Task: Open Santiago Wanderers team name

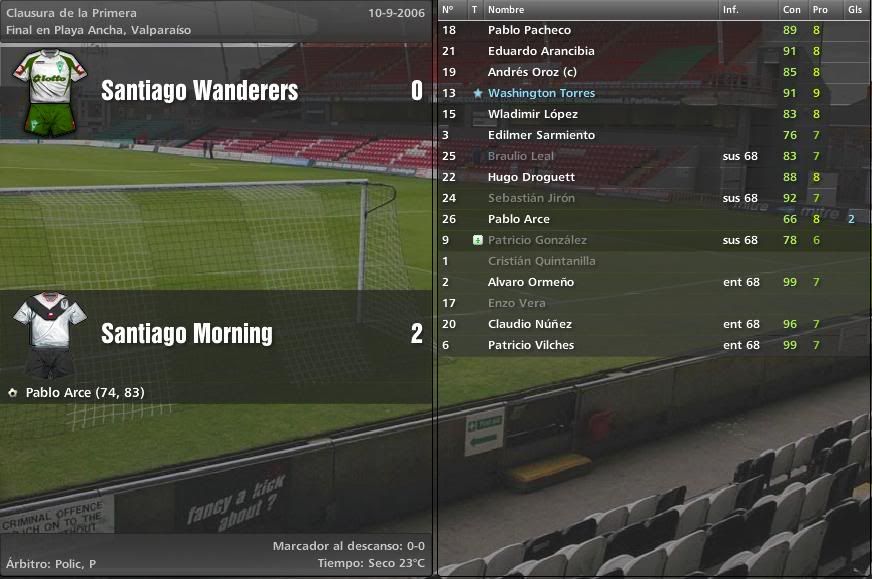Action: coord(199,91)
